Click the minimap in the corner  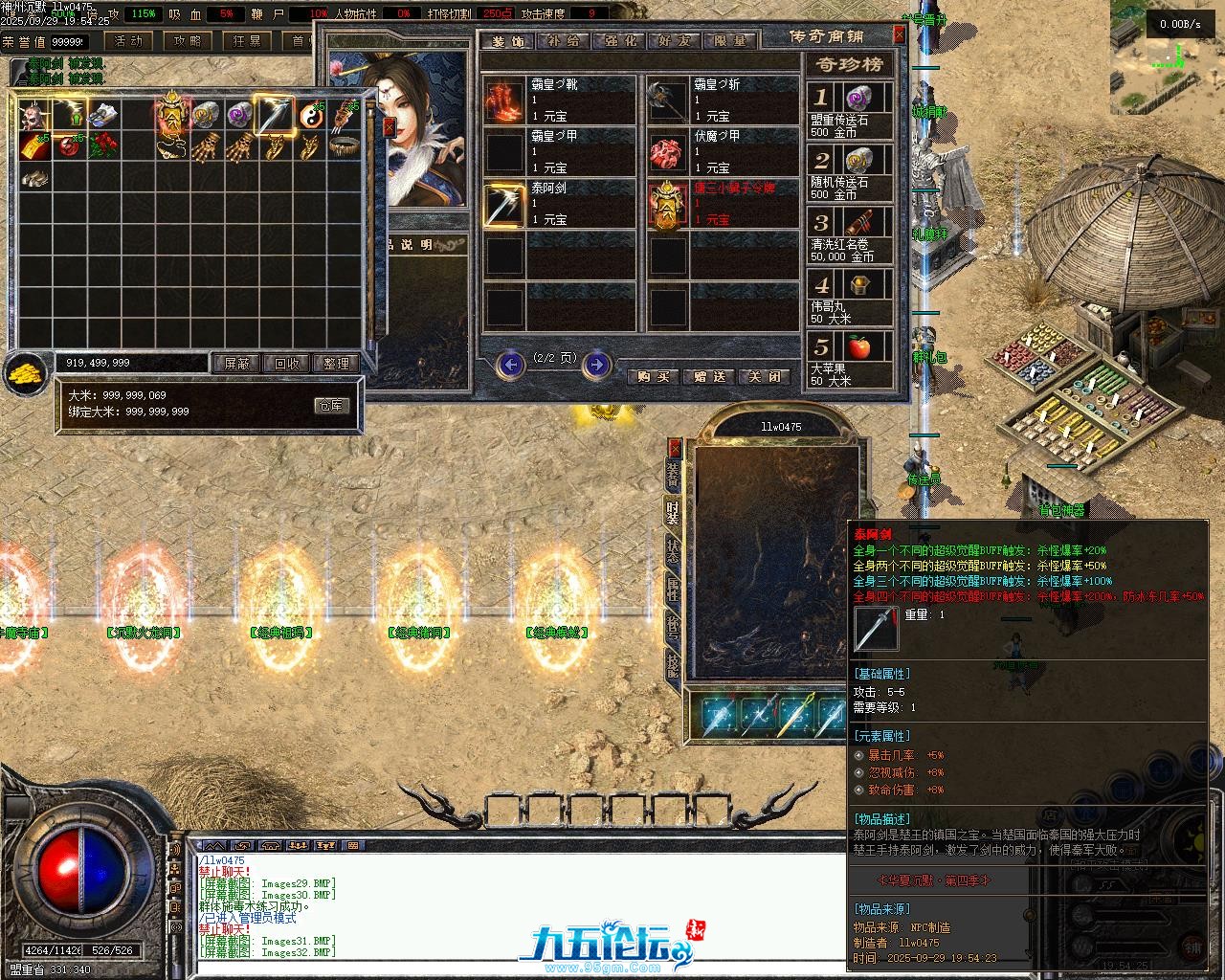[1167, 57]
